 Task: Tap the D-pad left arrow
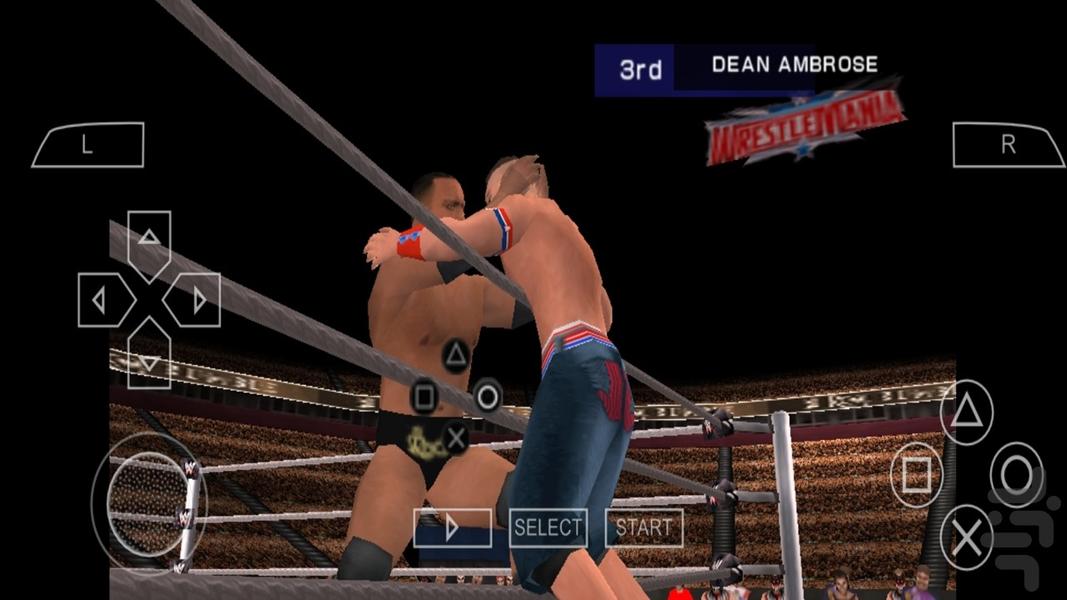[x=101, y=300]
